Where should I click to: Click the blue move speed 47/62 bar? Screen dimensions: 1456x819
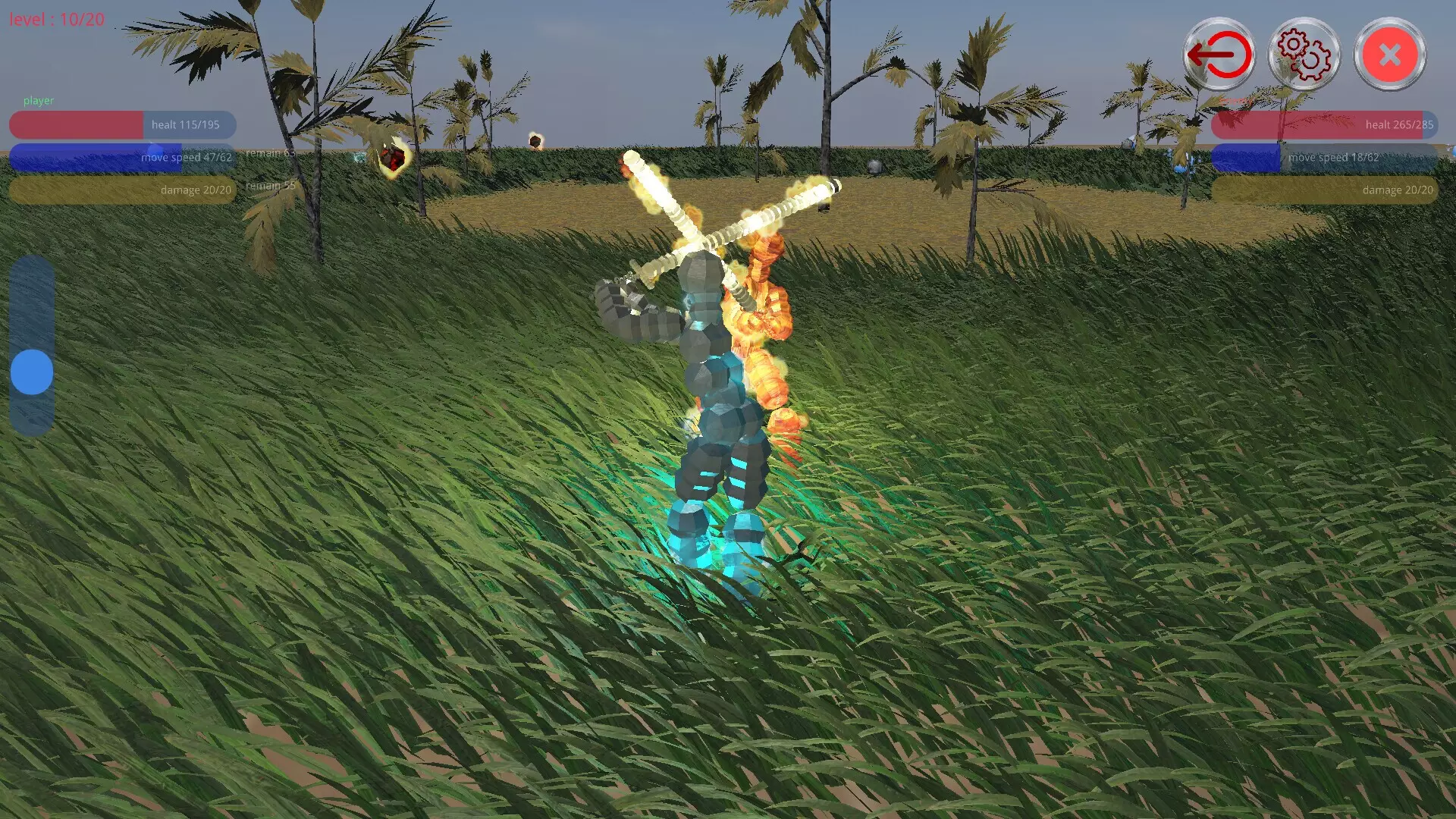pos(121,157)
